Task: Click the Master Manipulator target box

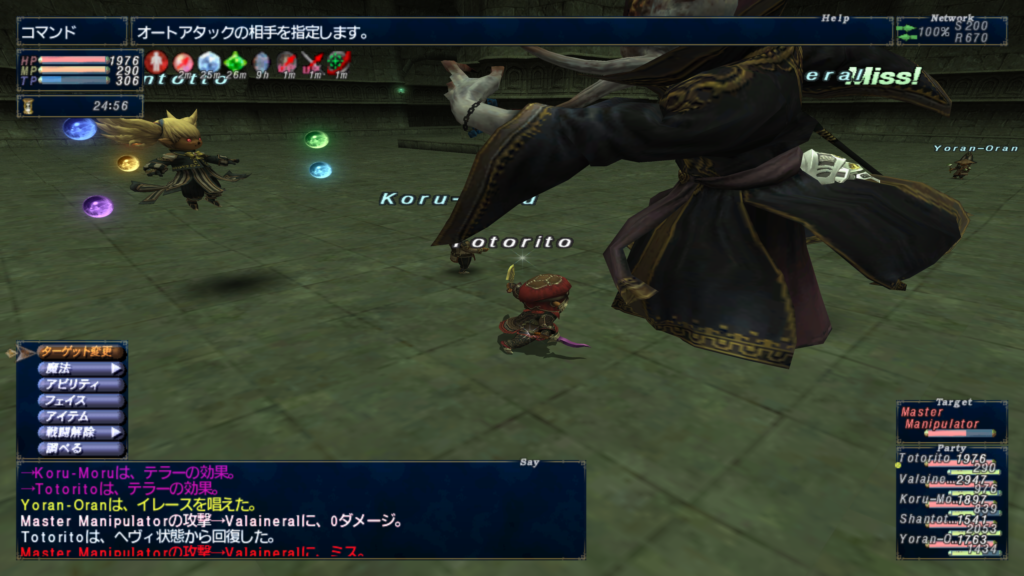Action: (x=951, y=421)
